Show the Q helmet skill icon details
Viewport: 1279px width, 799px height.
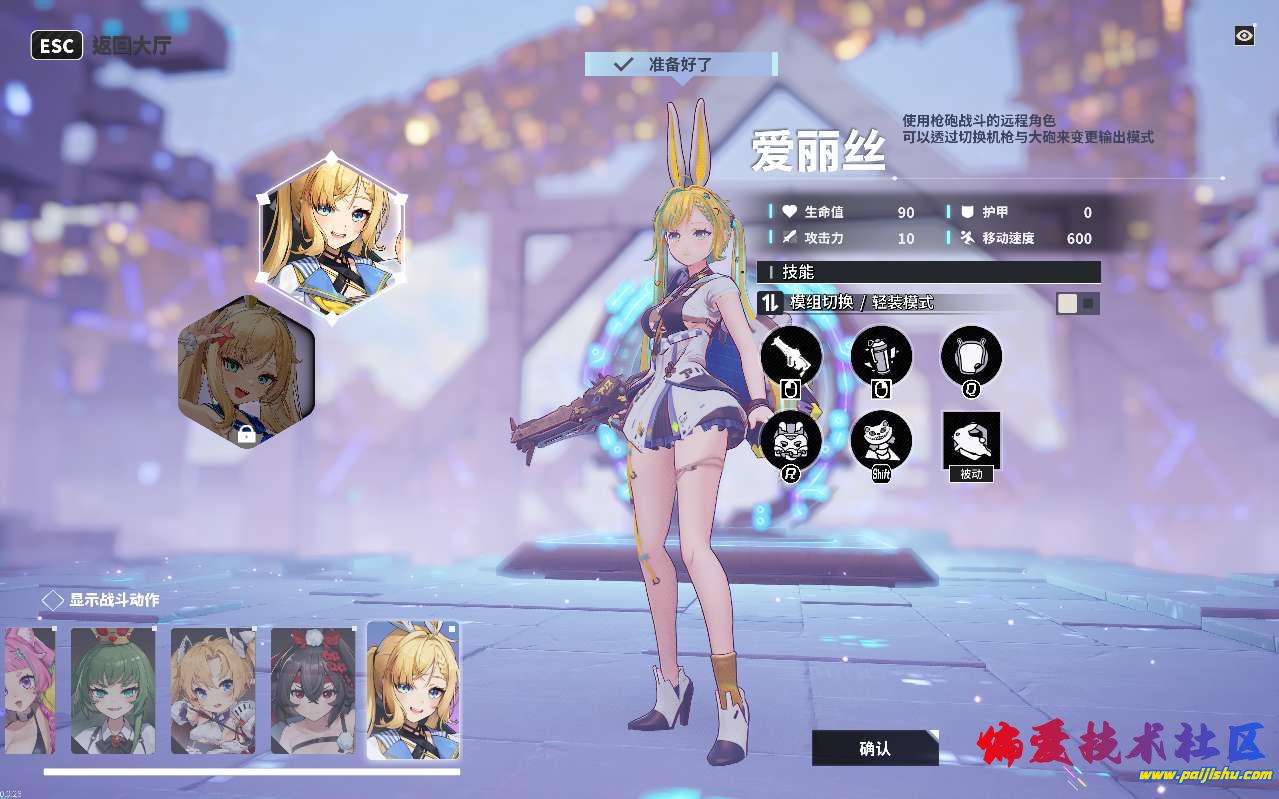(971, 355)
